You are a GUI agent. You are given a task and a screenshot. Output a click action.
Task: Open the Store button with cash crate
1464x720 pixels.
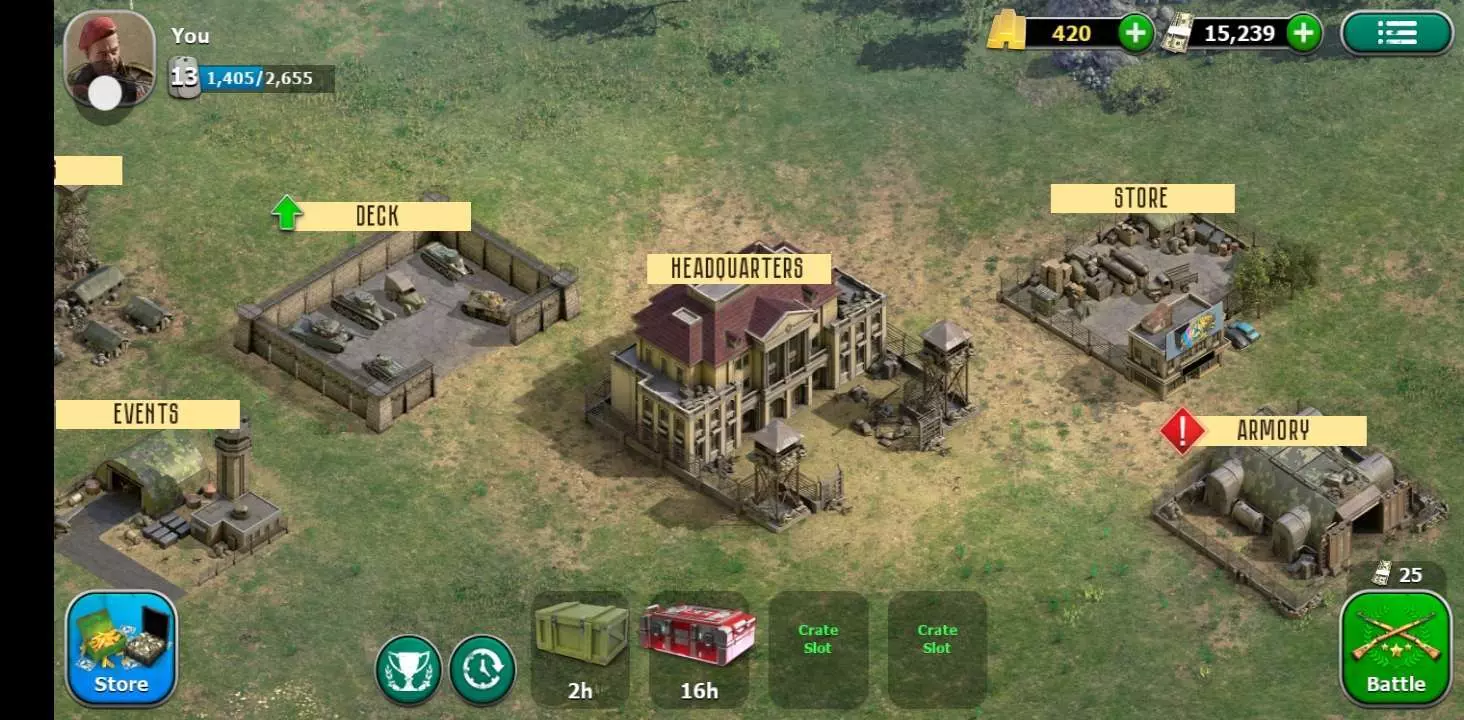click(121, 648)
